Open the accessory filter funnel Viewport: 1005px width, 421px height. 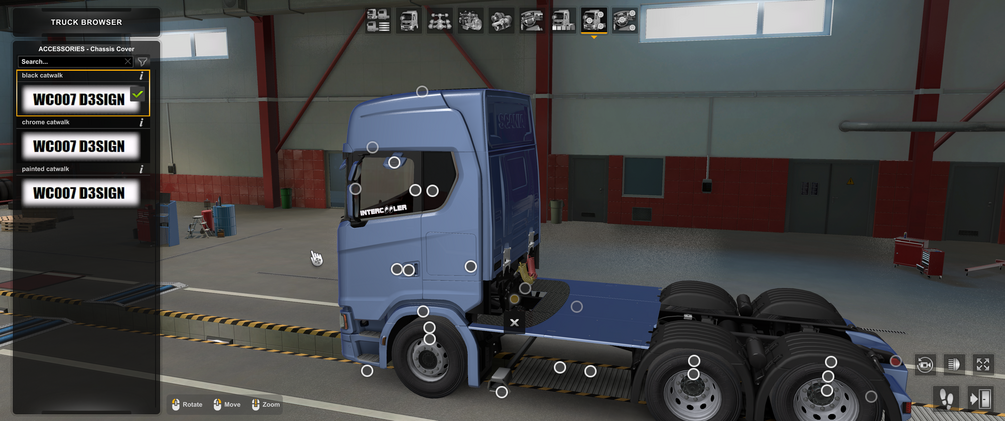[142, 62]
